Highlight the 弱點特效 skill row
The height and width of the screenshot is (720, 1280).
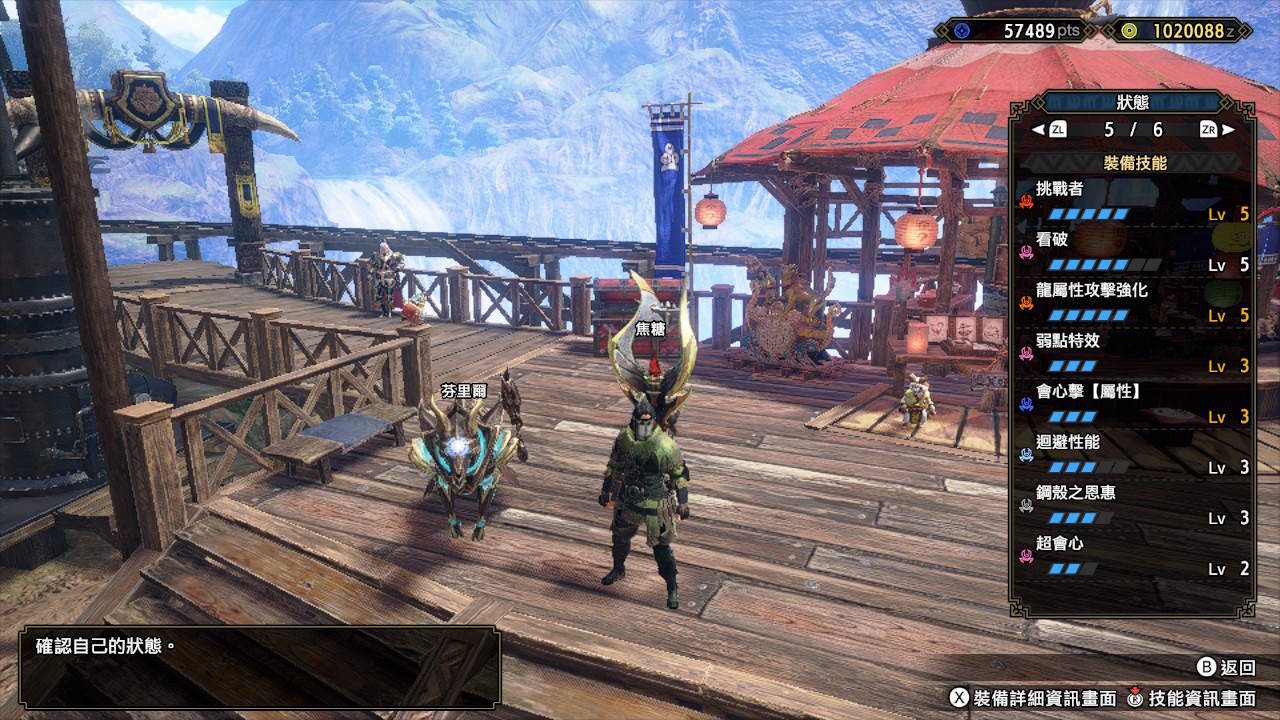click(x=1133, y=353)
